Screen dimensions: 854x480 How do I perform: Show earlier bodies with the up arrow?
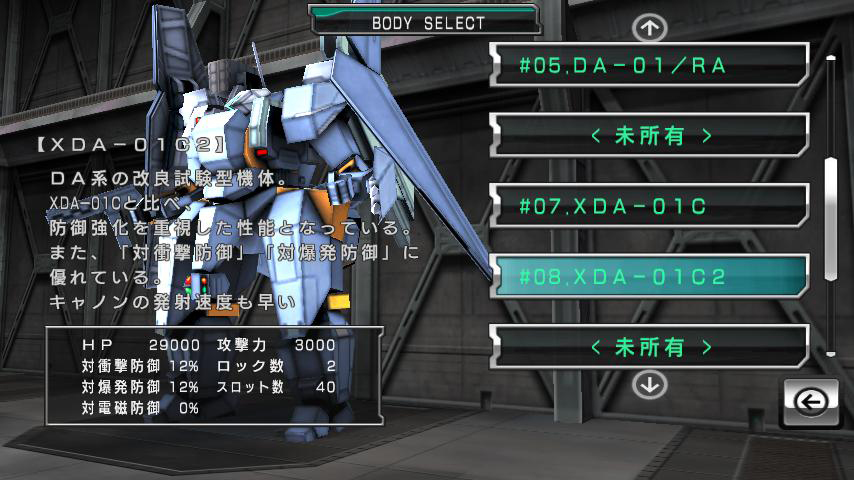coord(650,26)
